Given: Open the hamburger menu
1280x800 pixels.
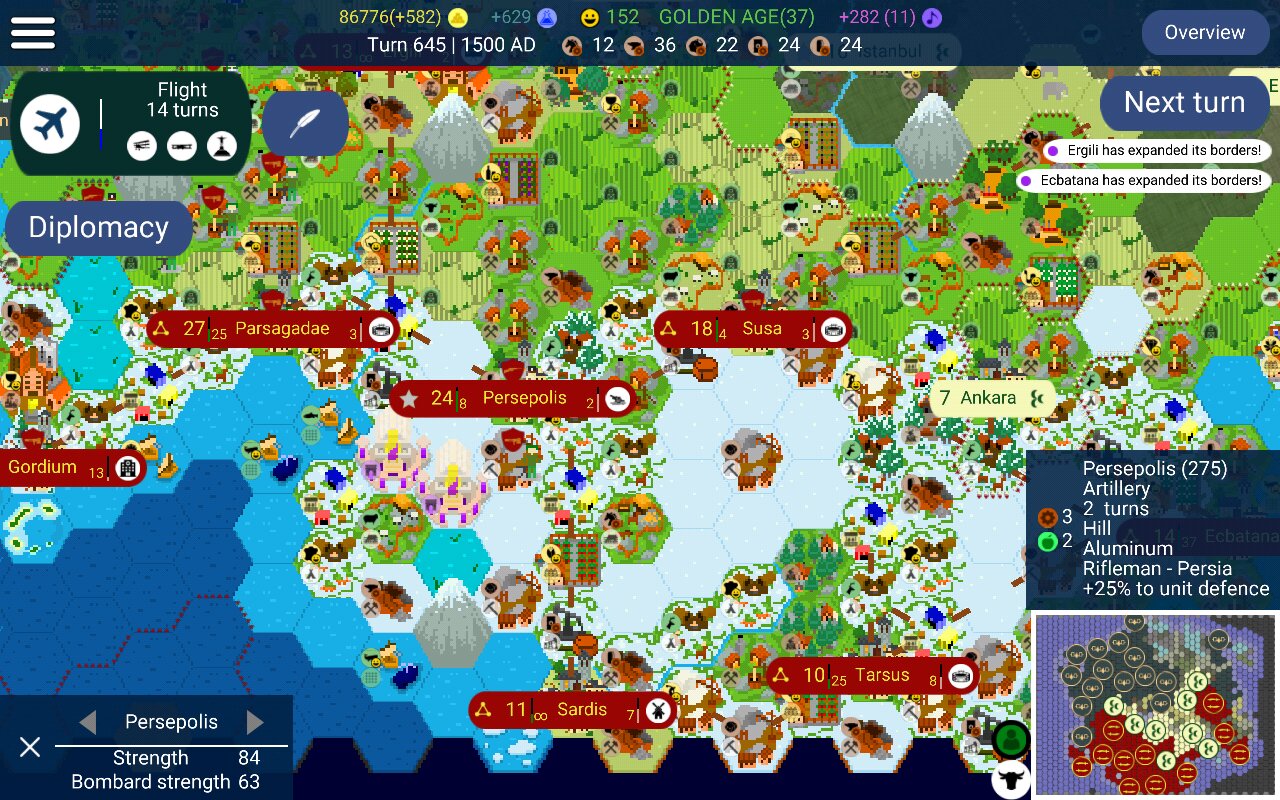Looking at the screenshot, I should [x=33, y=32].
